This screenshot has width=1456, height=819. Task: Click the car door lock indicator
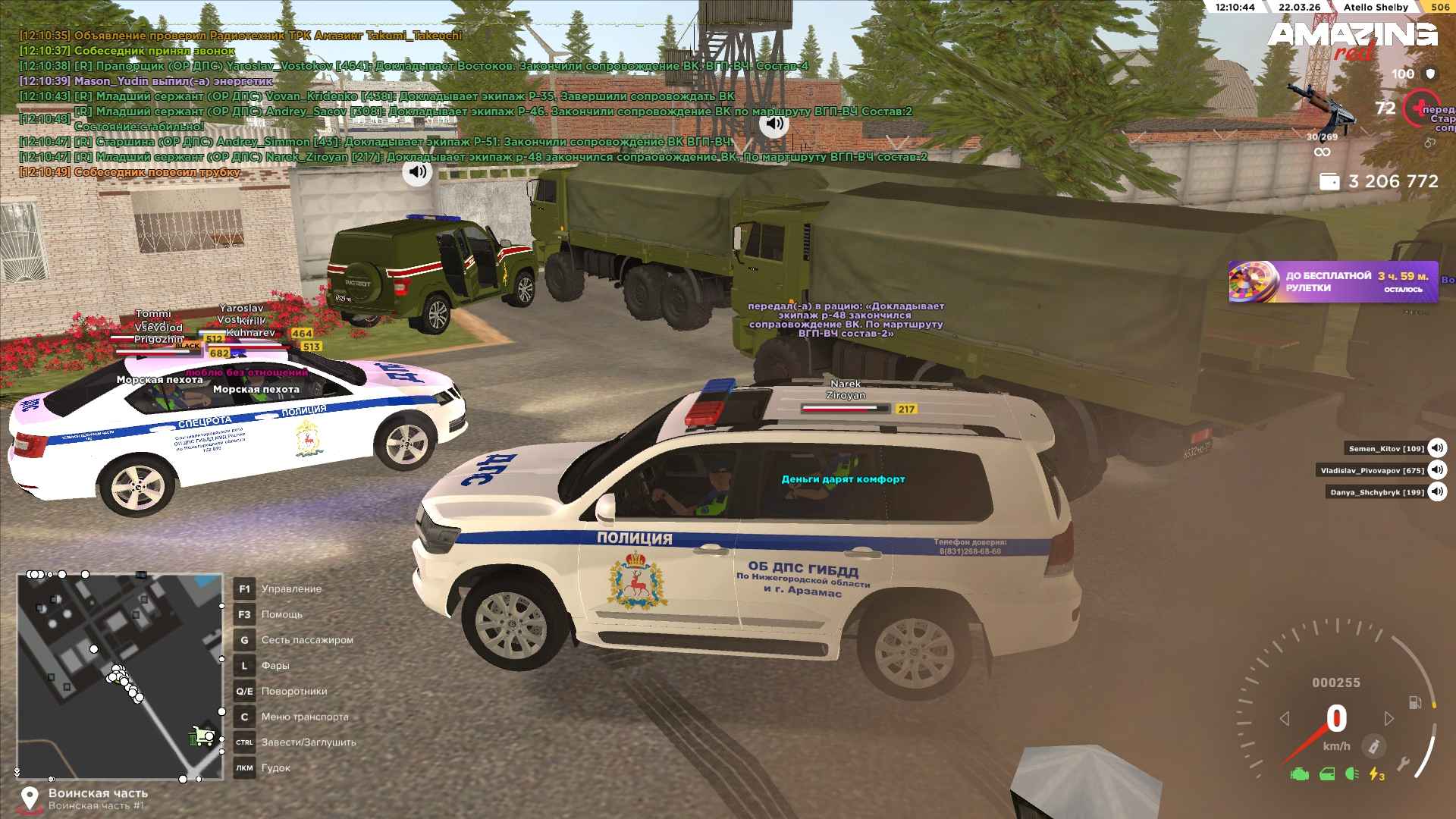(x=1326, y=774)
